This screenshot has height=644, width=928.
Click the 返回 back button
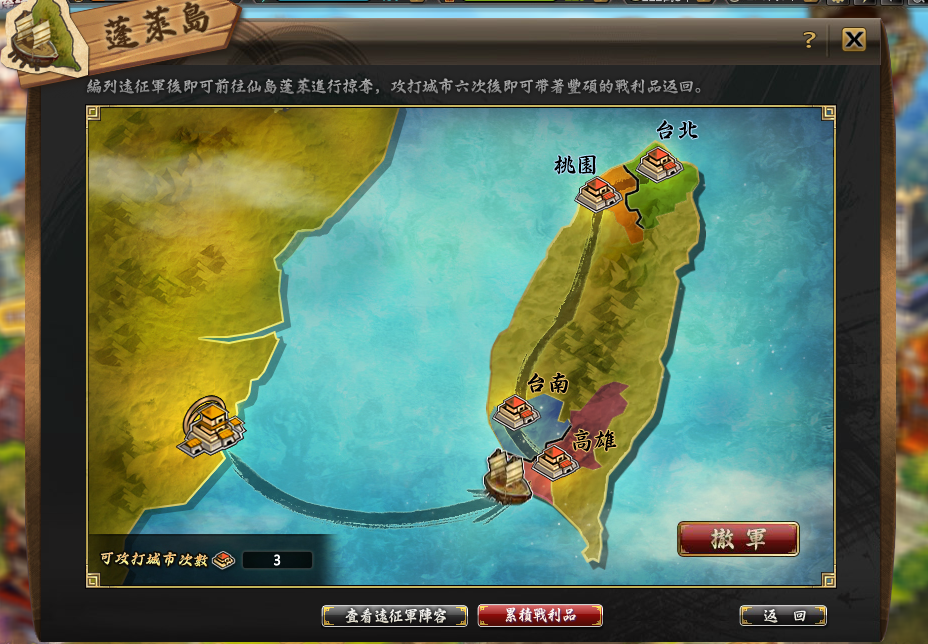[783, 615]
